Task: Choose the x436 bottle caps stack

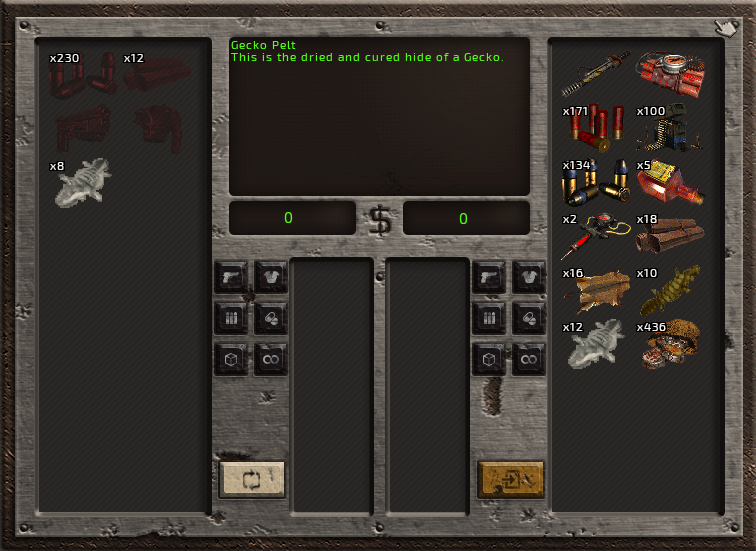Action: [671, 345]
